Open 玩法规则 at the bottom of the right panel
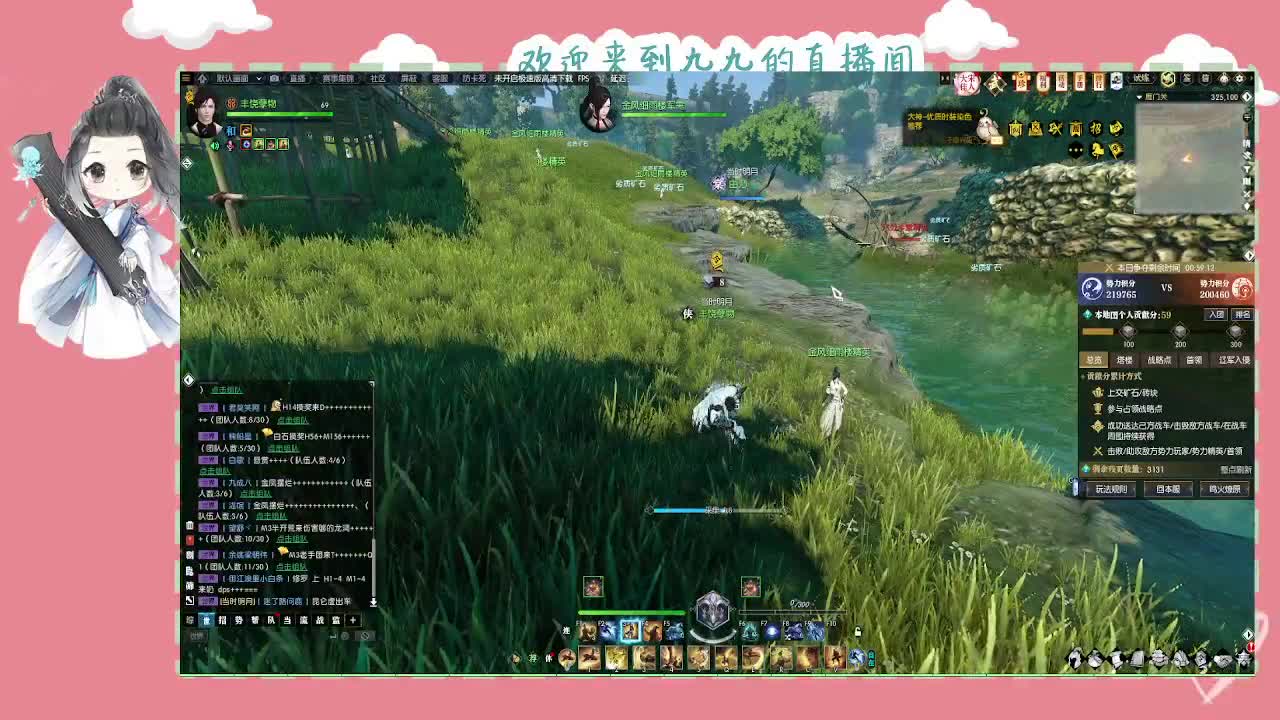 [1113, 489]
